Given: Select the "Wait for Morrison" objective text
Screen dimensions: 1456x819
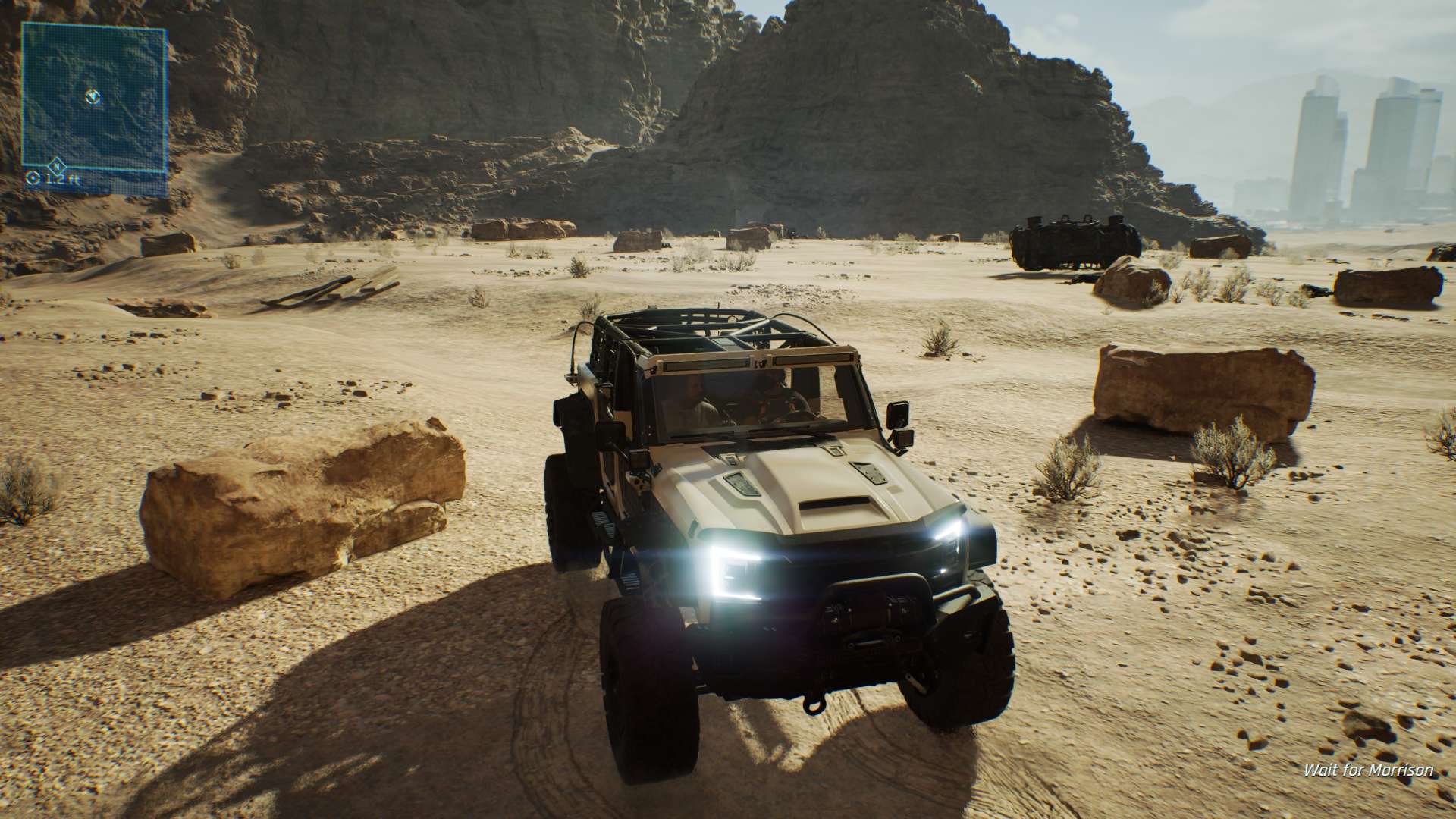Looking at the screenshot, I should 1368,770.
